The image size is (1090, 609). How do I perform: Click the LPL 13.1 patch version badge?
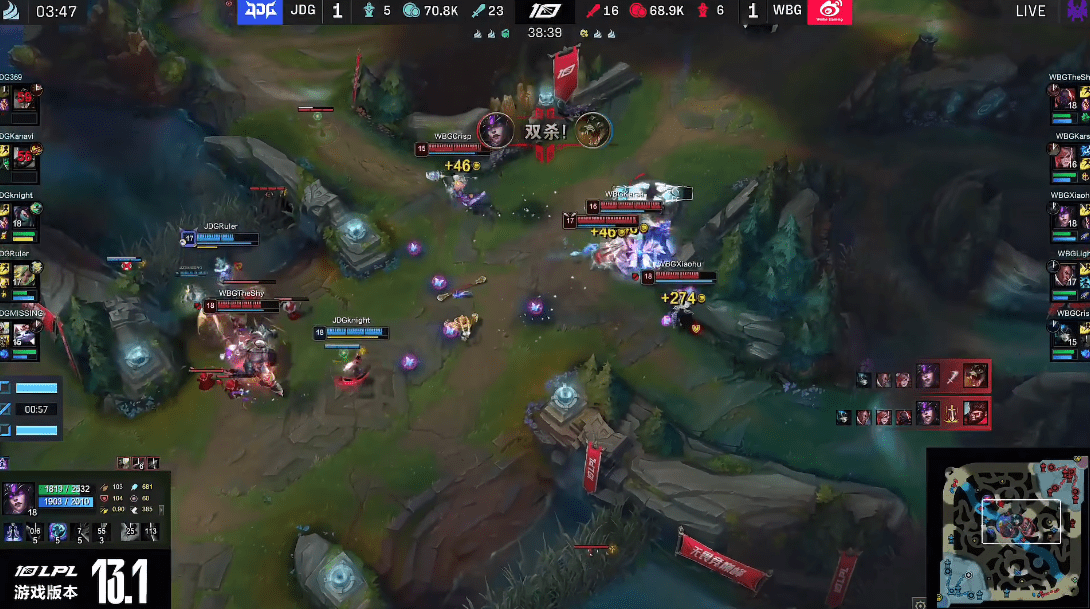coord(82,581)
